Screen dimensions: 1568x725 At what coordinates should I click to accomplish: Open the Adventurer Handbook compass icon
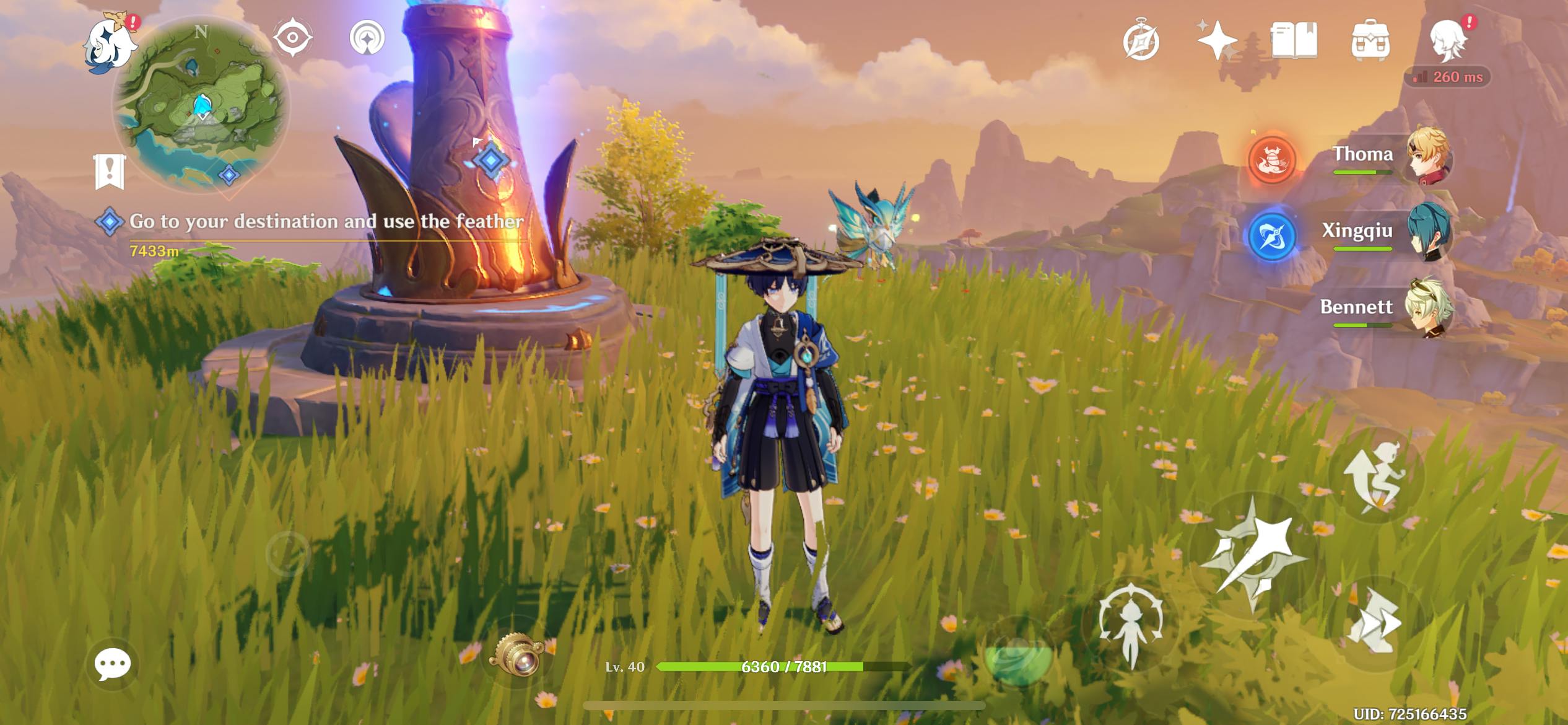pyautogui.click(x=1141, y=42)
